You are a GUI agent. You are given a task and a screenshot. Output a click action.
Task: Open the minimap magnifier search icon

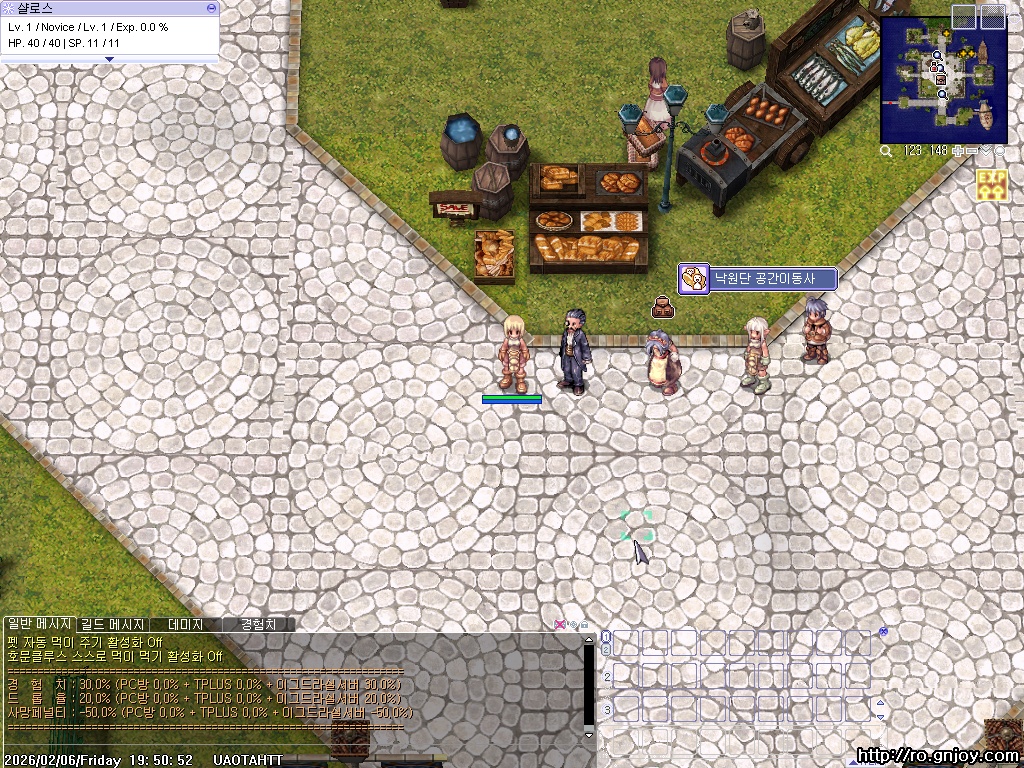pyautogui.click(x=886, y=151)
